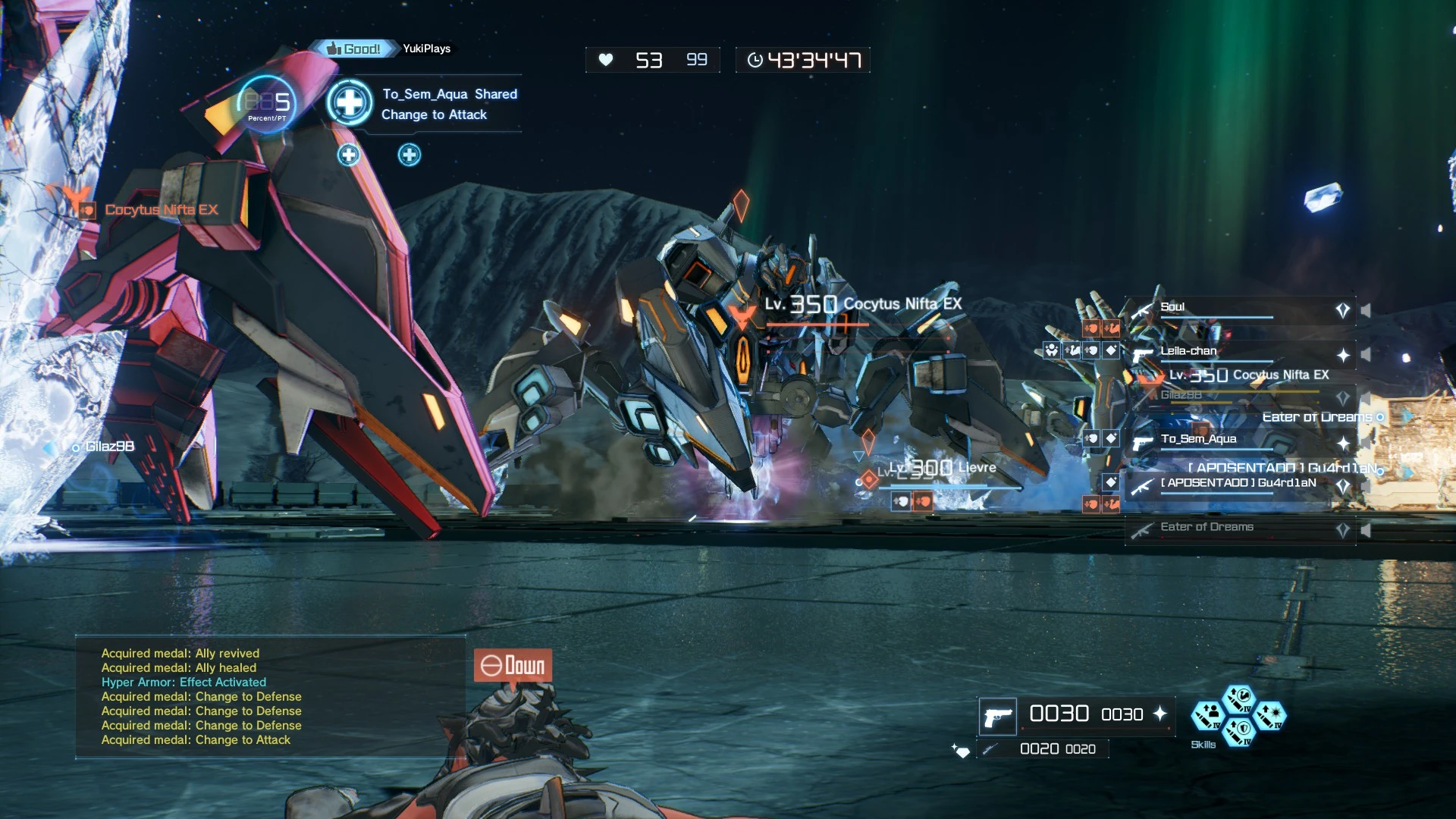Open the hexagonal Skills icon cluster
The height and width of the screenshot is (819, 1456).
(x=1238, y=716)
